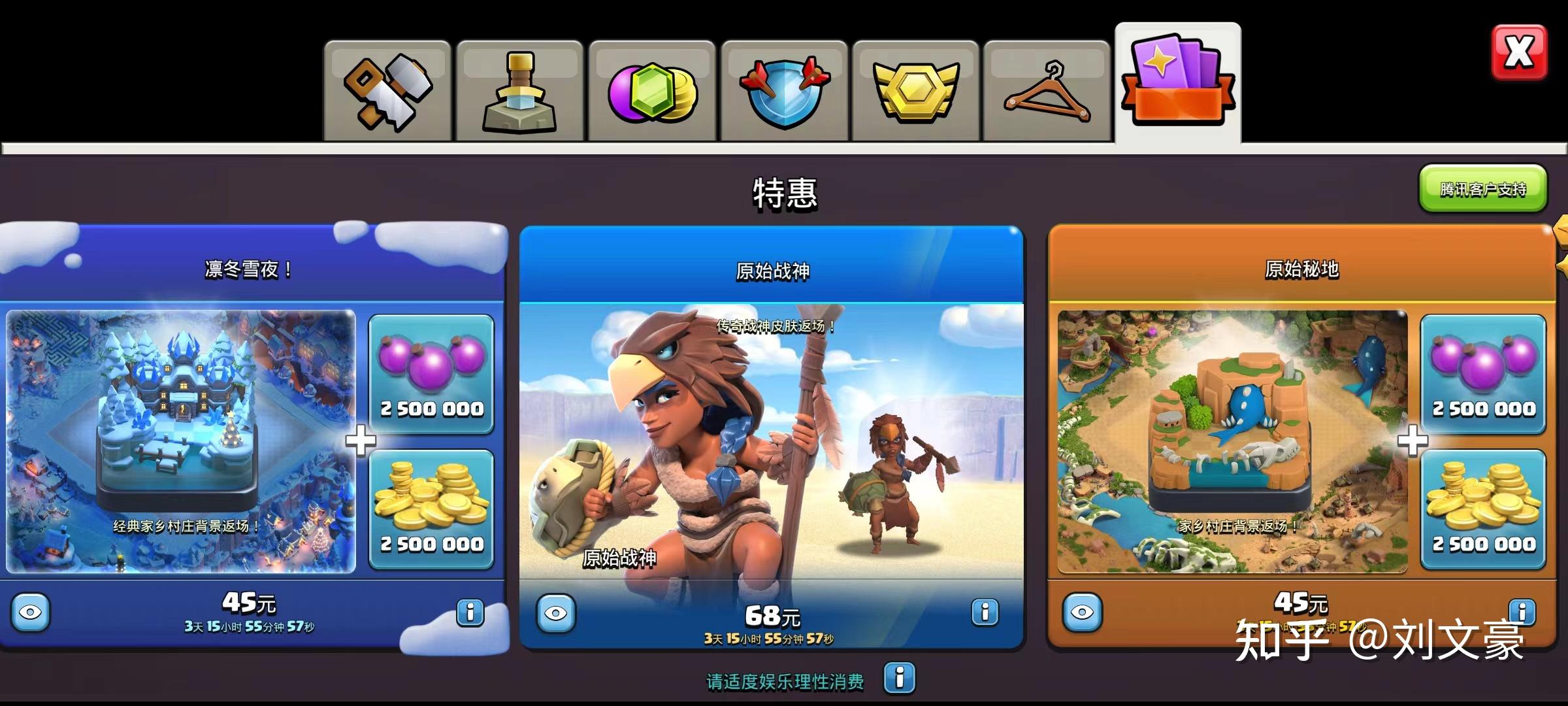
Task: View the 凛冬雪夜 snowy village thumbnail
Action: [181, 441]
